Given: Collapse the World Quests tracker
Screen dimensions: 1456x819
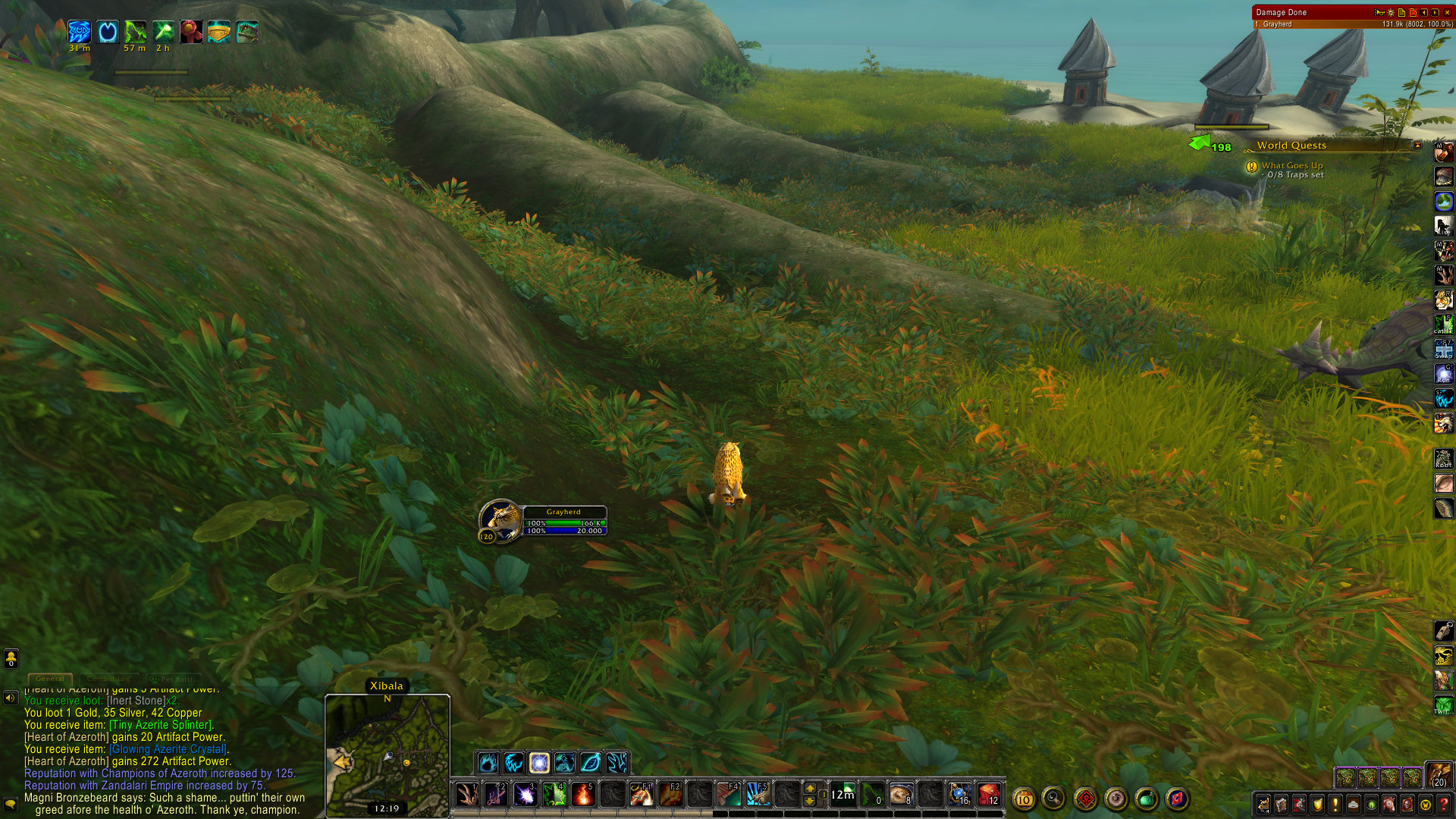Looking at the screenshot, I should click(1417, 145).
